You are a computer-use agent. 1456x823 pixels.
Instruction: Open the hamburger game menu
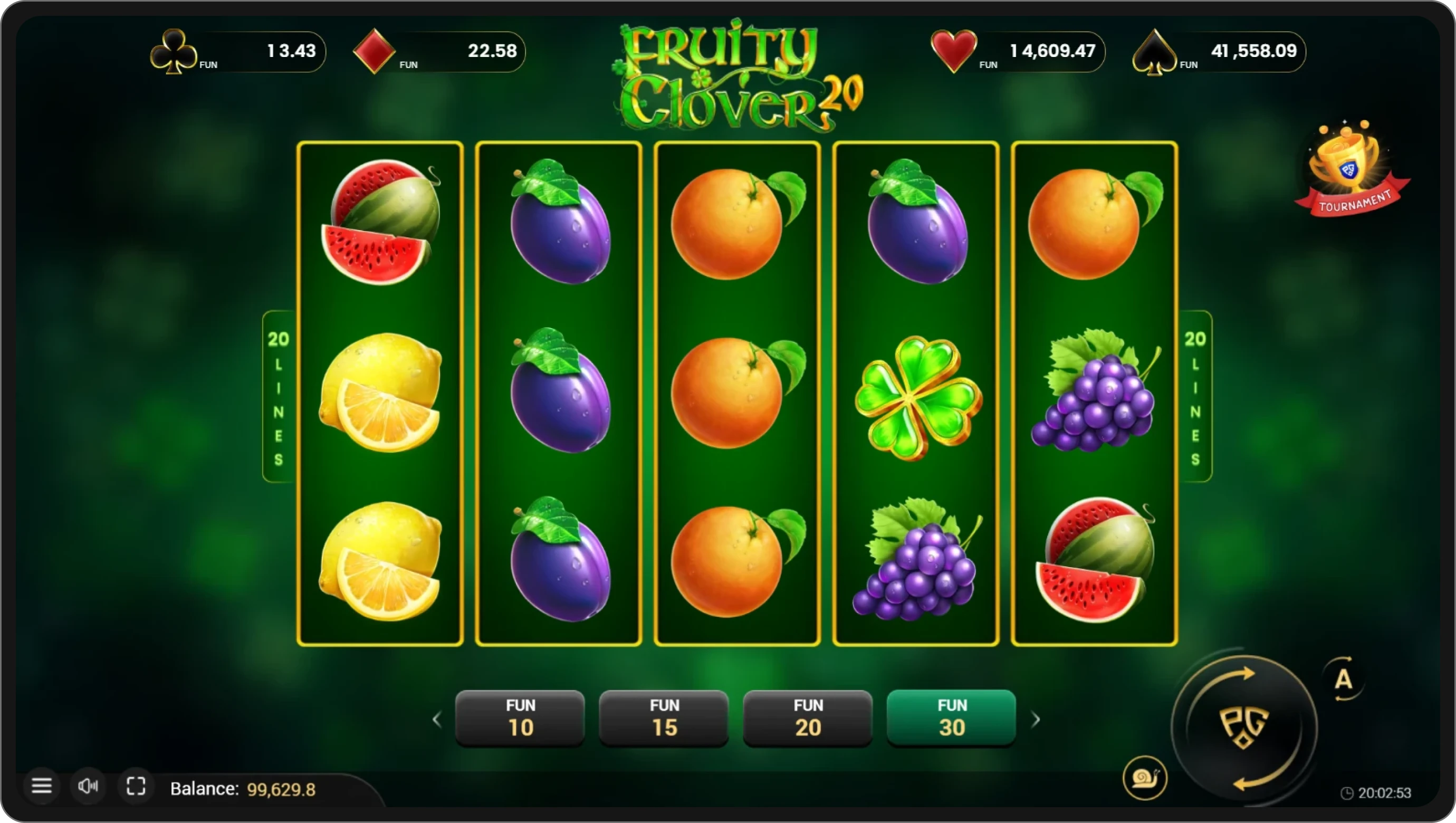click(42, 786)
